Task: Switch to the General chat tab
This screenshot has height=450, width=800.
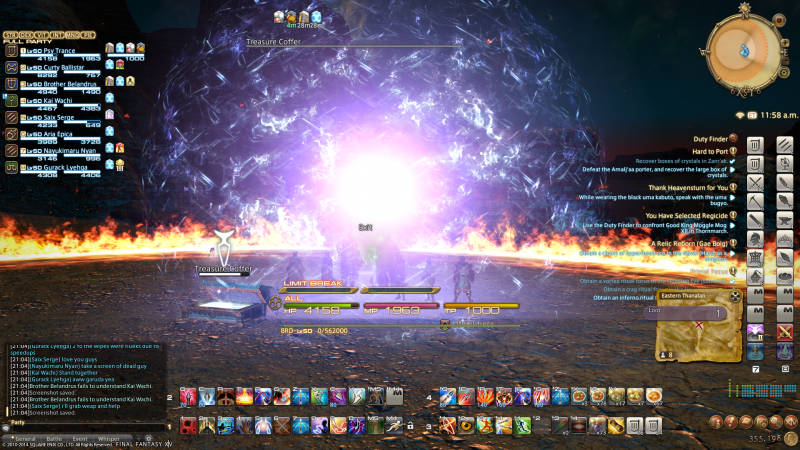Action: tap(23, 438)
